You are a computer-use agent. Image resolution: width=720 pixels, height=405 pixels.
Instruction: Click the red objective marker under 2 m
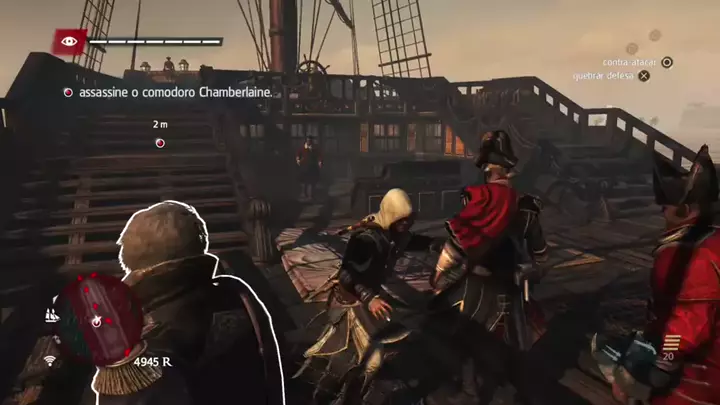pyautogui.click(x=160, y=143)
